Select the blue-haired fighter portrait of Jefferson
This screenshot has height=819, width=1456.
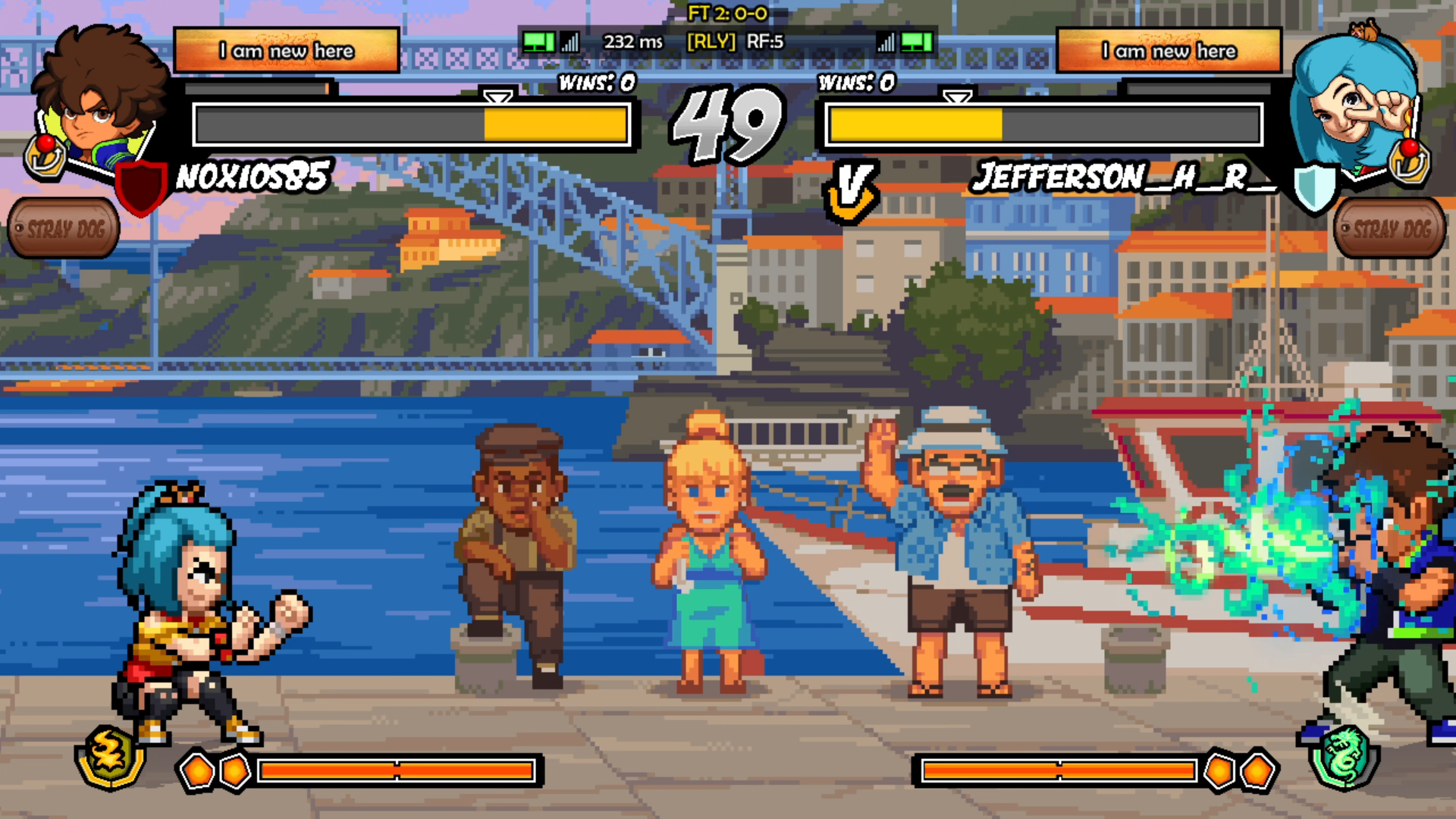(x=1354, y=99)
